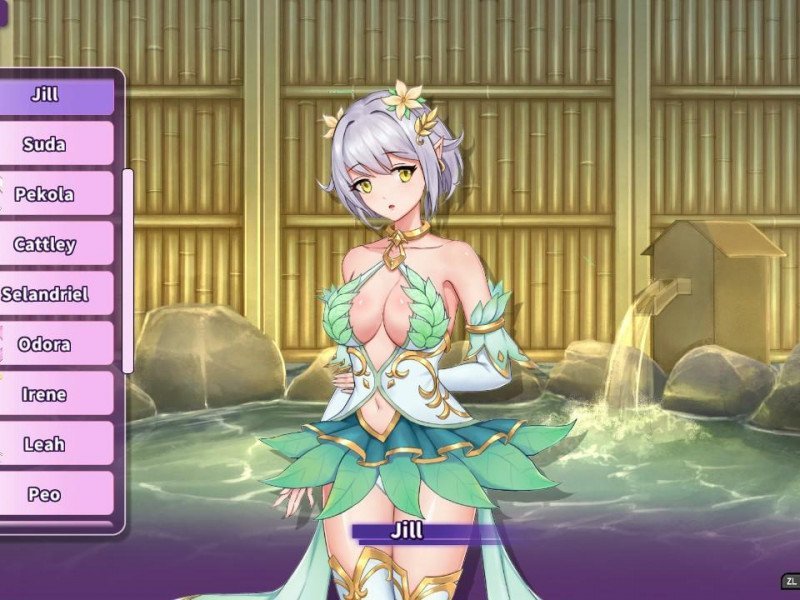Choose Selandriel from the list

coord(45,294)
